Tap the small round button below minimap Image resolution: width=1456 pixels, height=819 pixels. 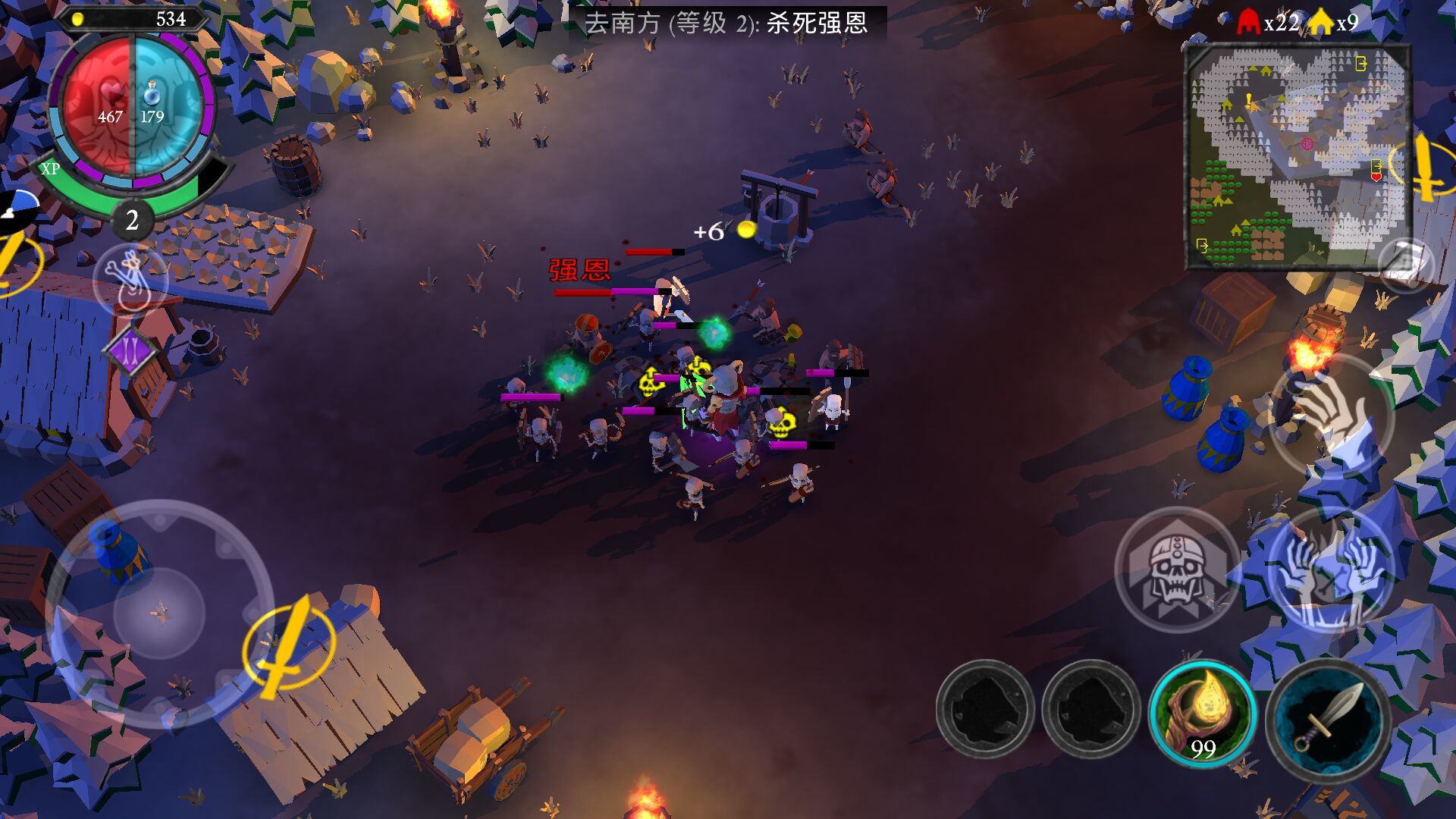(x=1405, y=264)
